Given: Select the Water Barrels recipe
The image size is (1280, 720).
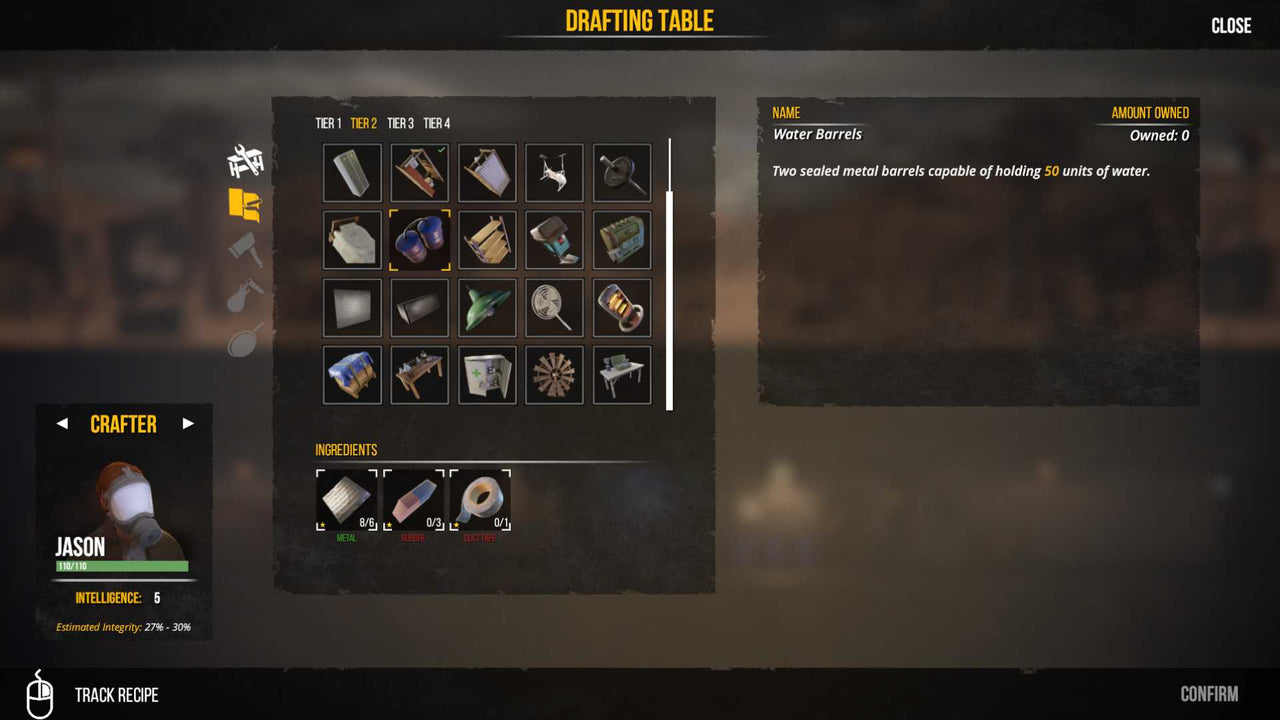Looking at the screenshot, I should click(419, 240).
